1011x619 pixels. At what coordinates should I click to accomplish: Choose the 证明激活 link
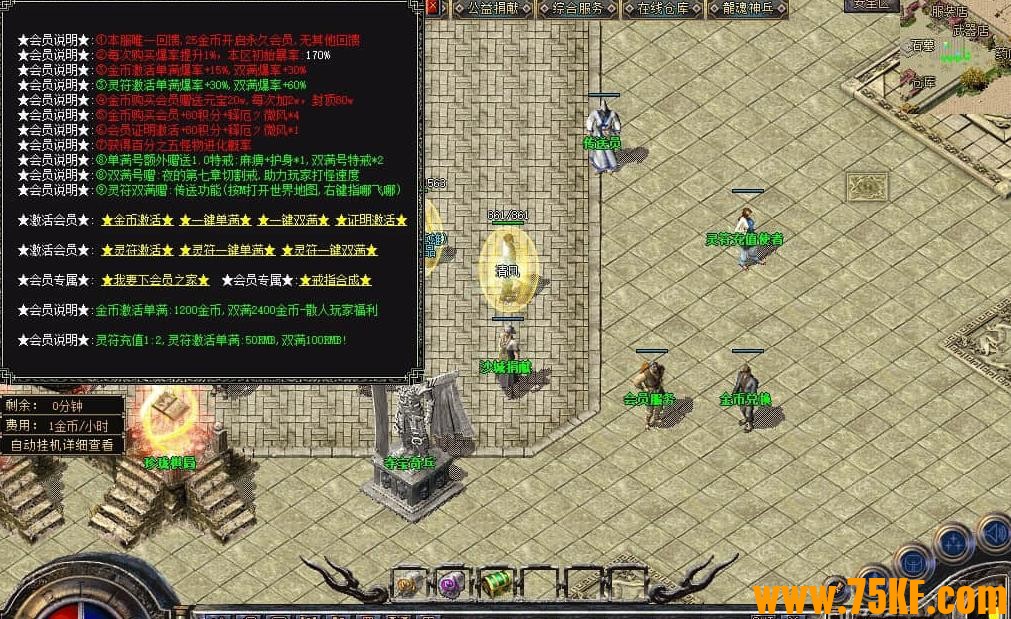coord(371,220)
